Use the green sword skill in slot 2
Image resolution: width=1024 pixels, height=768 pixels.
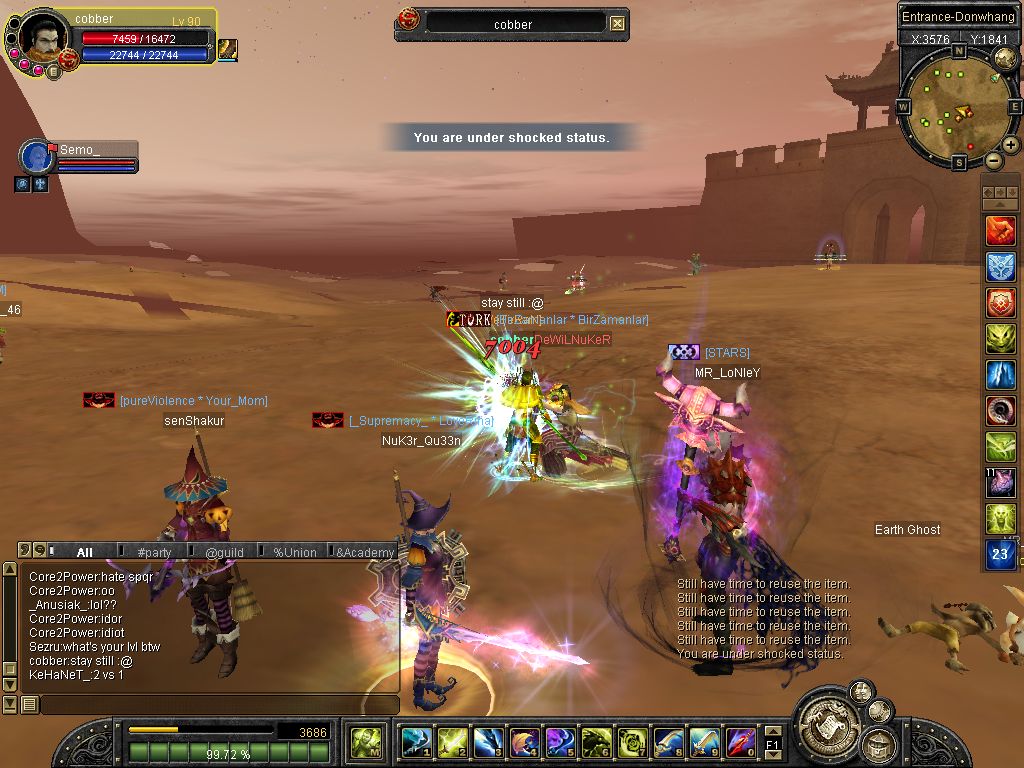click(x=452, y=742)
